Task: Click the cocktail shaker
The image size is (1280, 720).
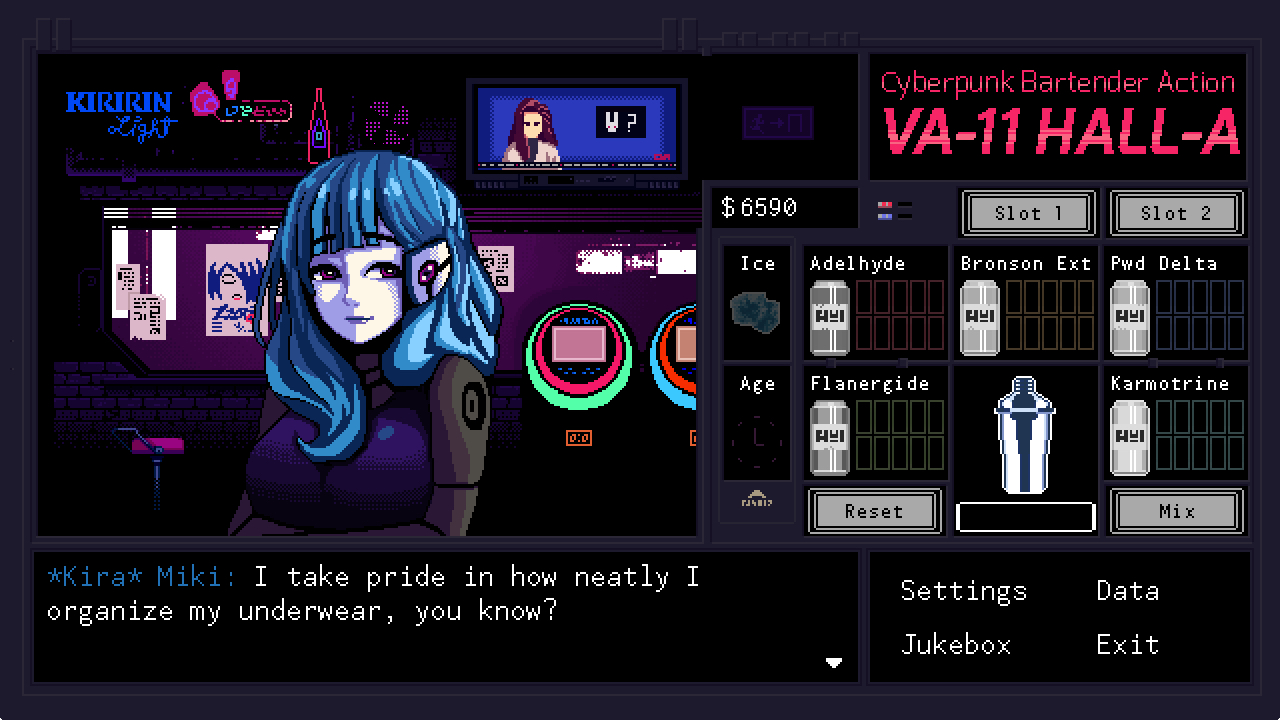Action: pos(1025,435)
